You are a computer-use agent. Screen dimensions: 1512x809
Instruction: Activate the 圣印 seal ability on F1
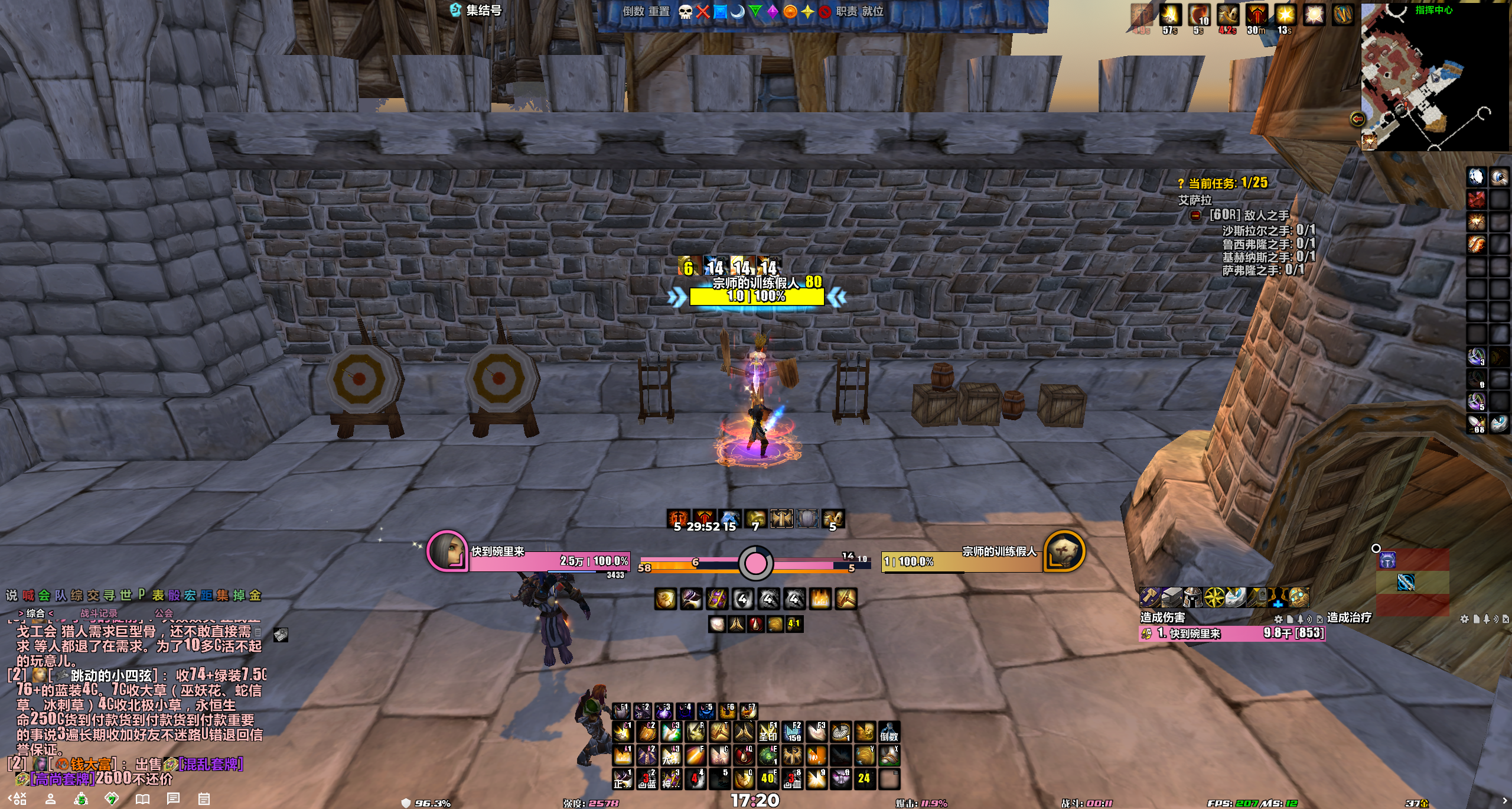(x=768, y=733)
